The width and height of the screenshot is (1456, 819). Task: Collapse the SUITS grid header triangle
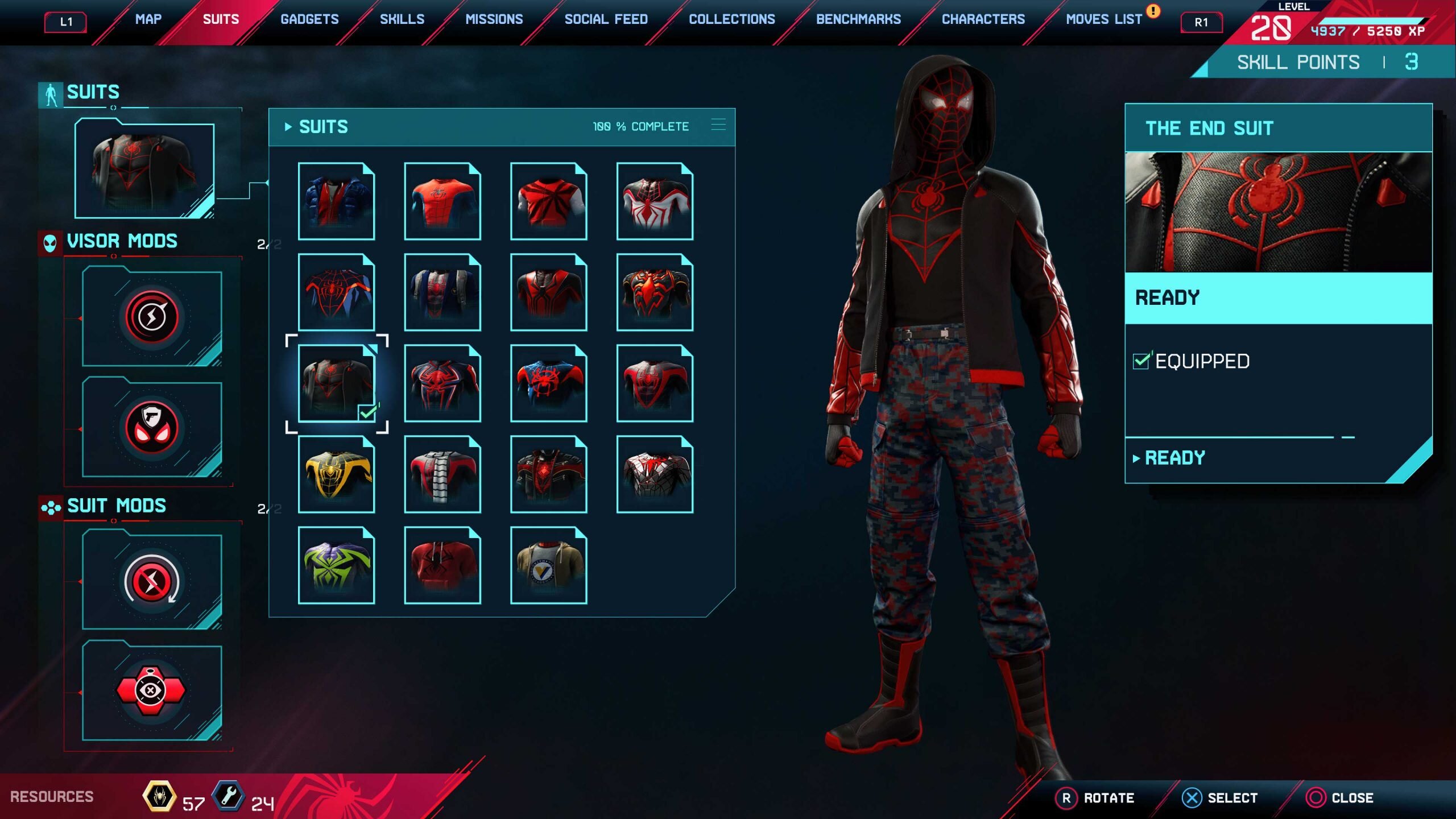click(288, 126)
